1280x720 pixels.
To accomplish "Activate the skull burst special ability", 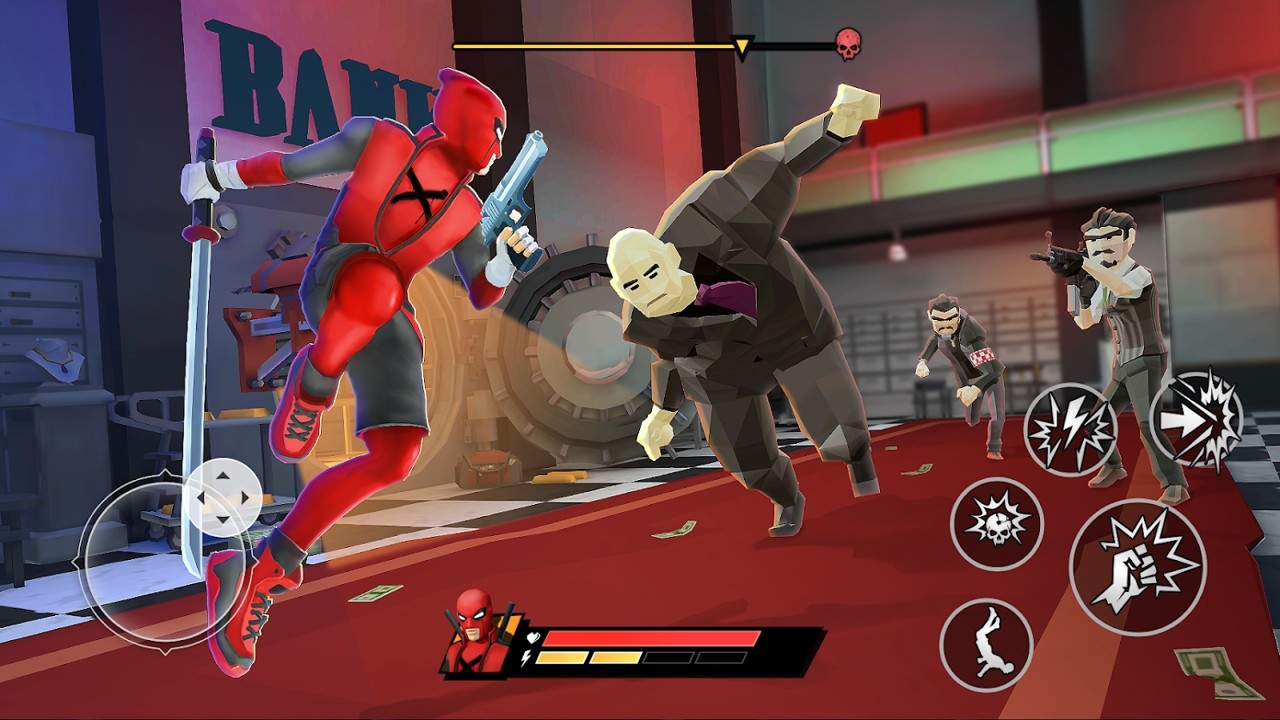I will (996, 524).
